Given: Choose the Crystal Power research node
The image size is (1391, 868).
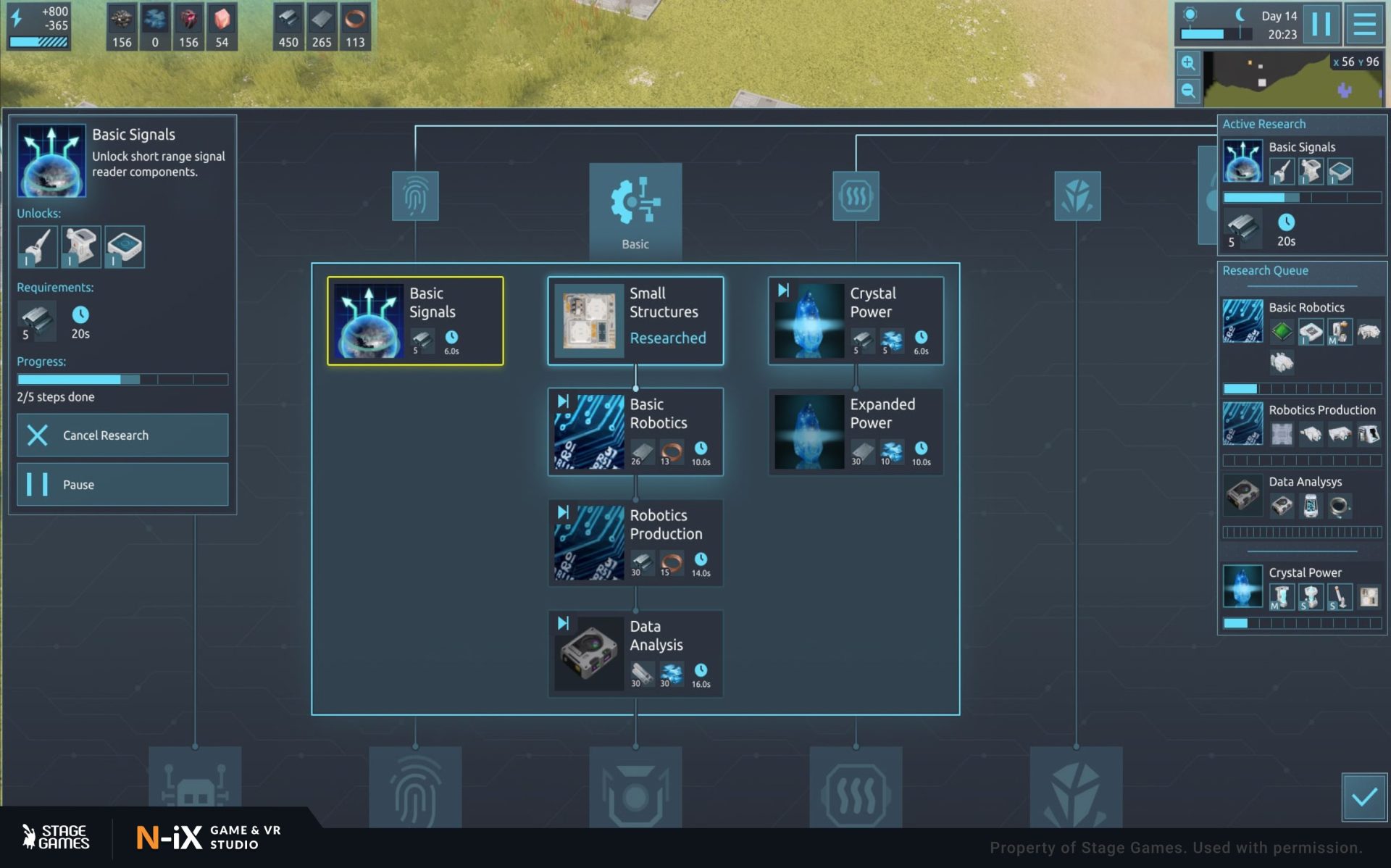Looking at the screenshot, I should pyautogui.click(x=856, y=321).
